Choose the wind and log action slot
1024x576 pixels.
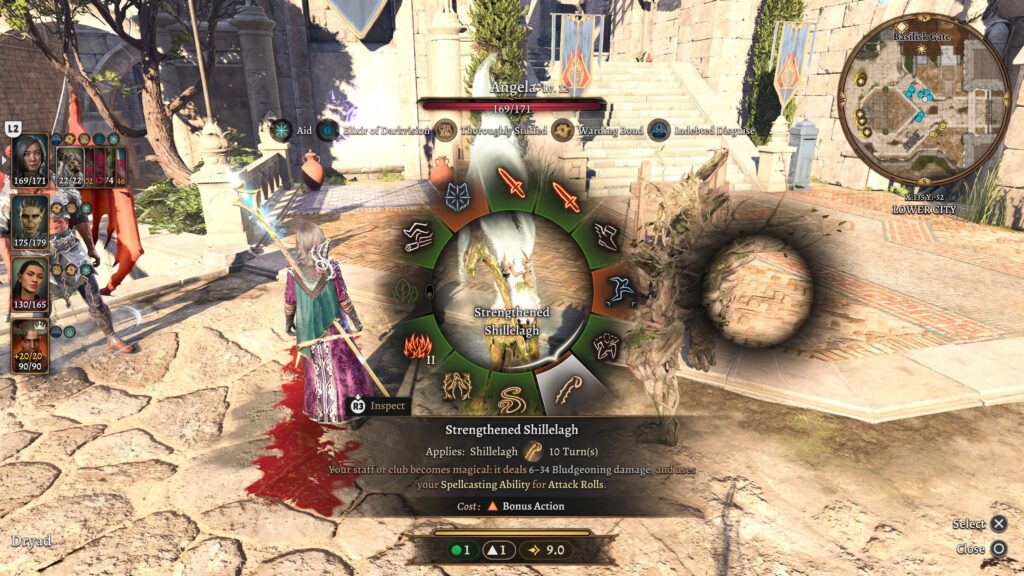418,237
